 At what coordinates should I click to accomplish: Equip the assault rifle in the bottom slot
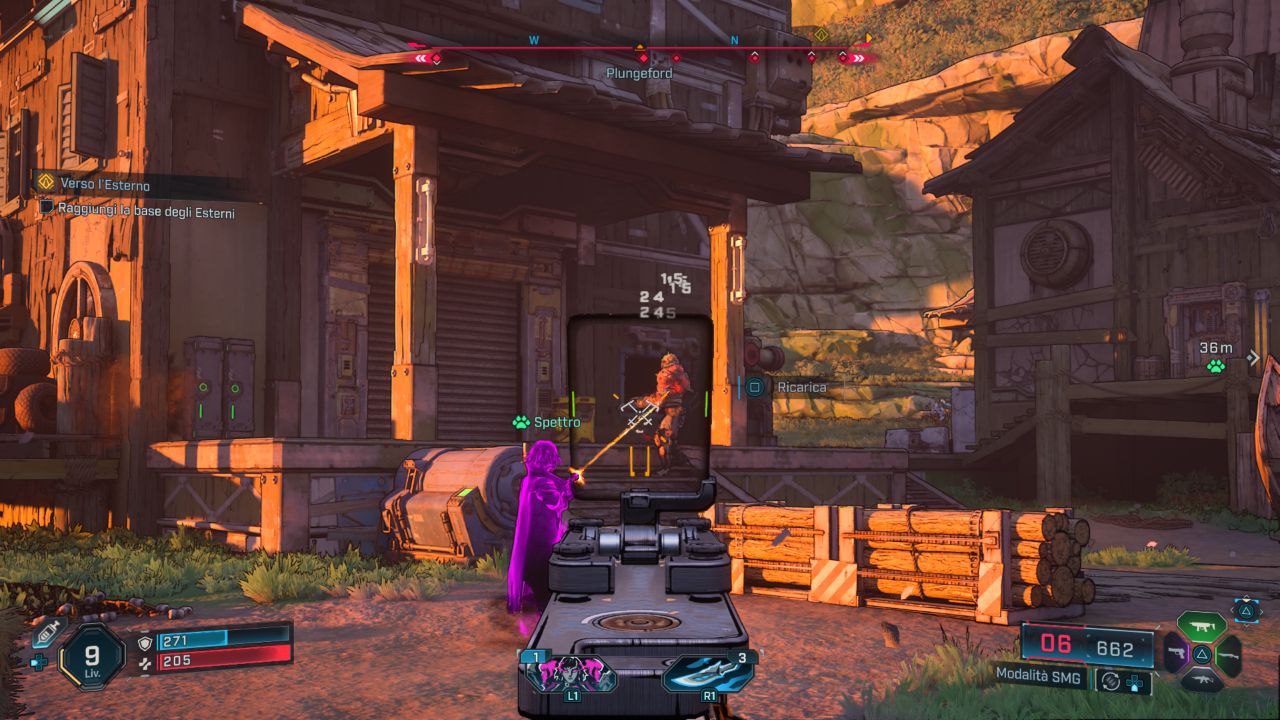tap(1201, 682)
